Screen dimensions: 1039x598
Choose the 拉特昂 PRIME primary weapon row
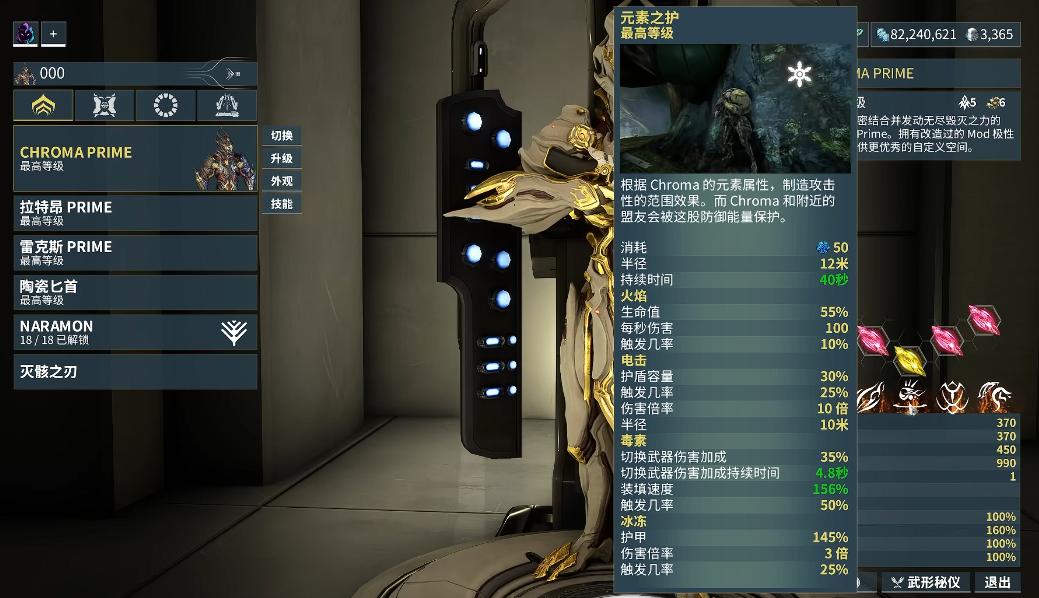135,213
